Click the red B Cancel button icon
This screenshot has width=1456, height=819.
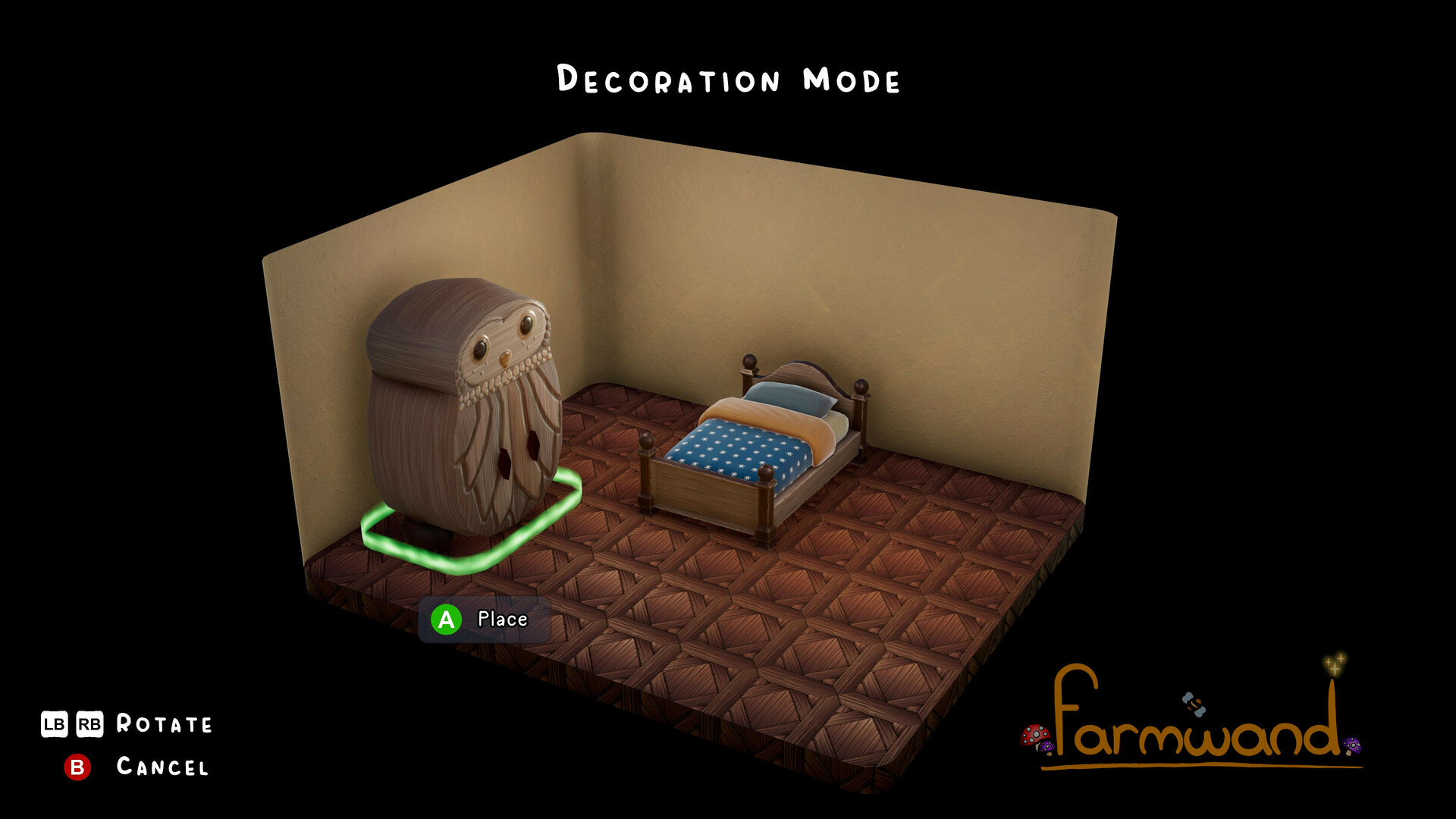coord(78,767)
